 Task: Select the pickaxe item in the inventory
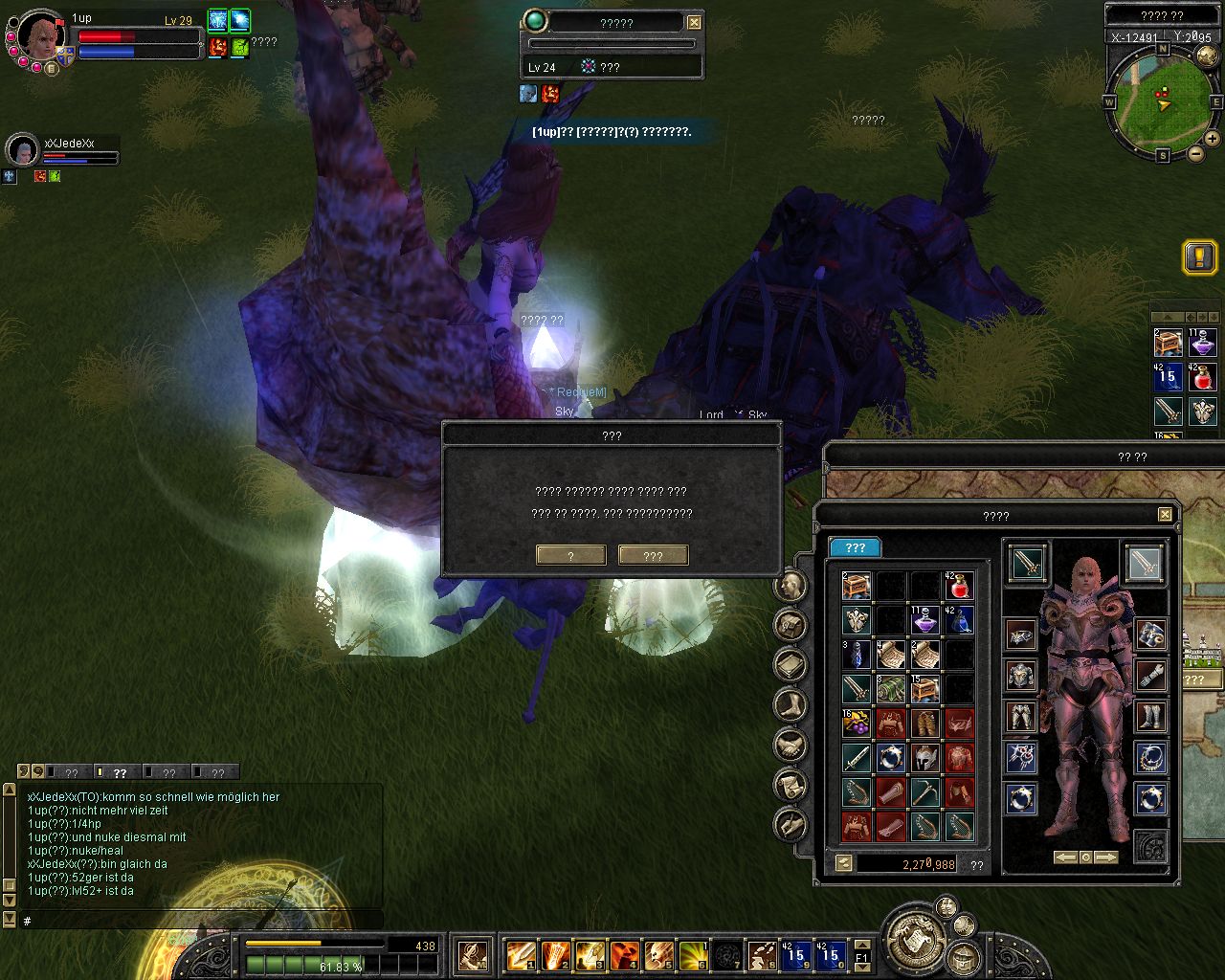coord(924,792)
